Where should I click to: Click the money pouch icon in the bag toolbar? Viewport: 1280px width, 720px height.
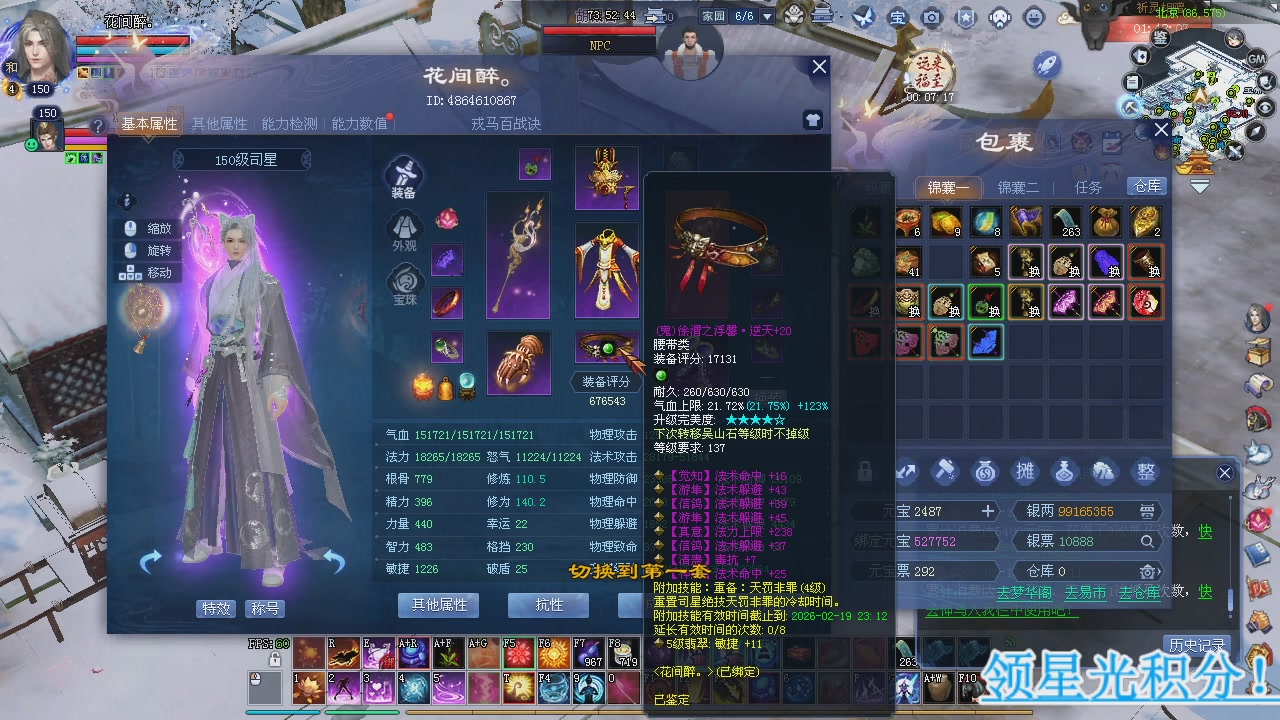coord(985,472)
